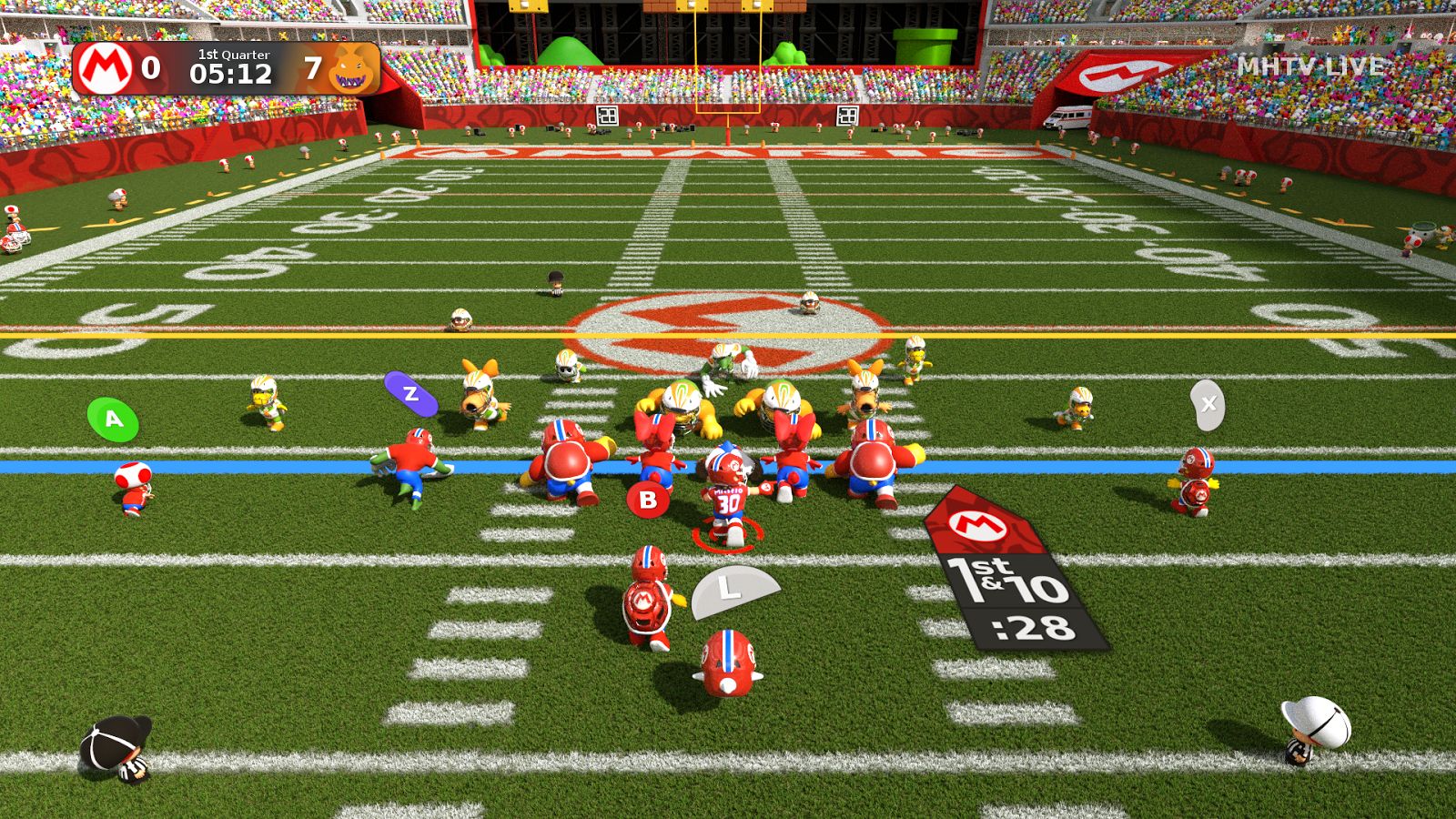Select the green A button prompt

coord(112,420)
